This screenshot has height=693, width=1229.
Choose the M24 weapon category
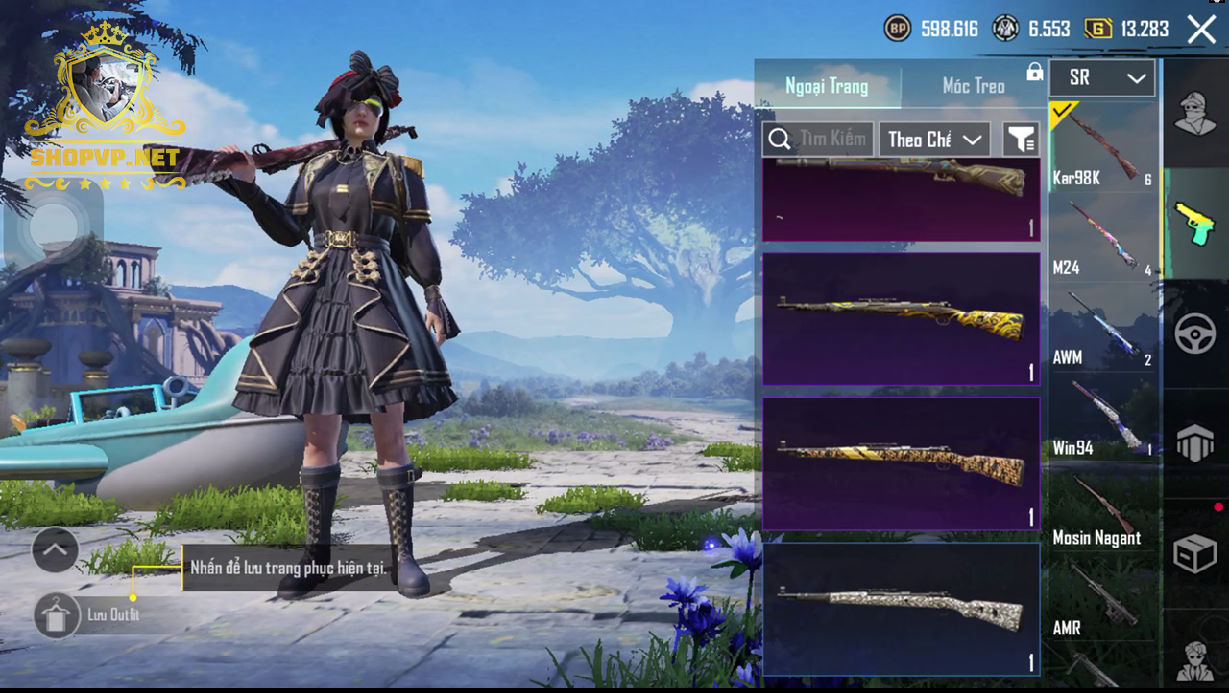point(1102,238)
